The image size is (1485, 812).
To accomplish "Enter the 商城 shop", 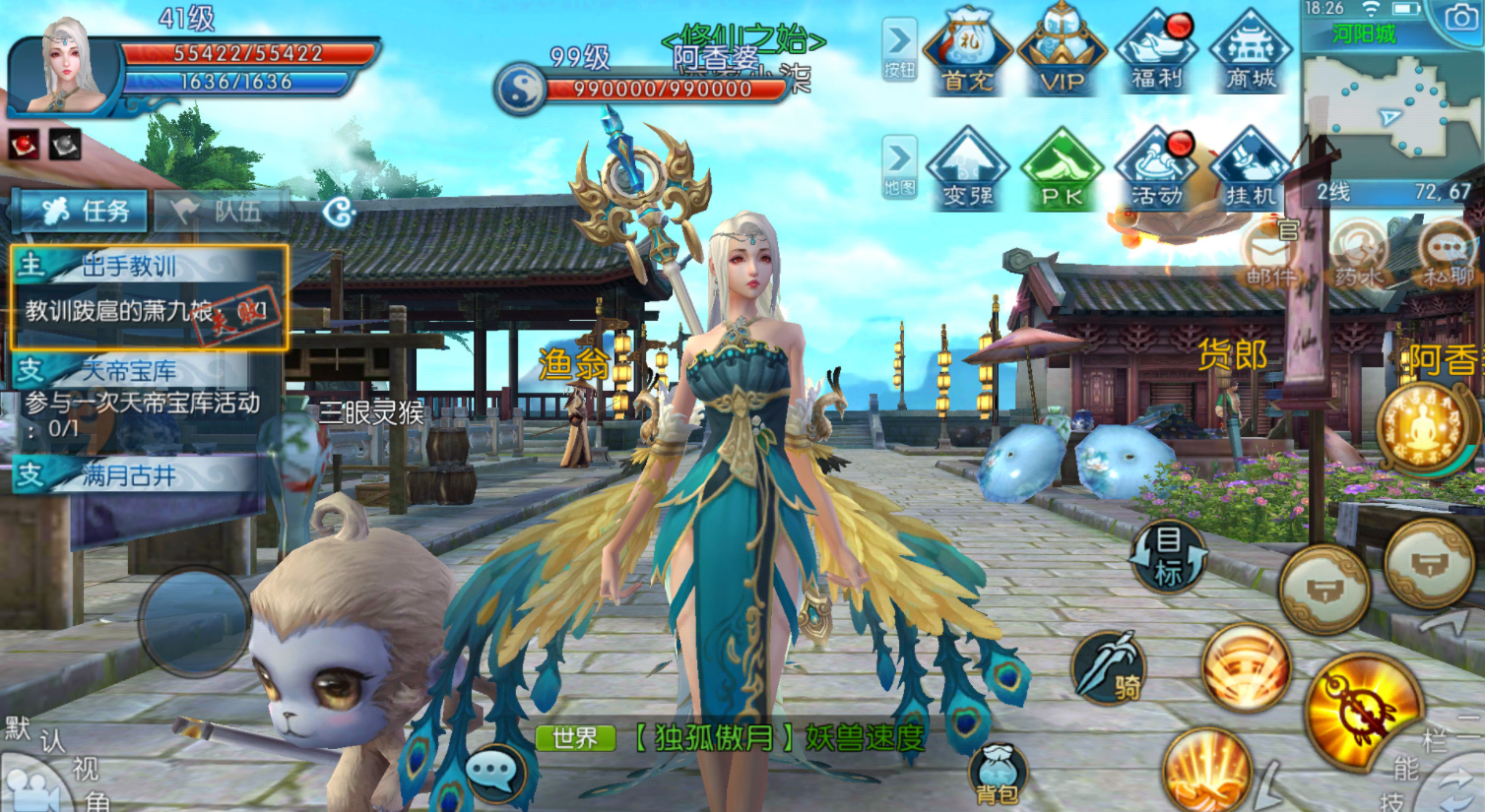I will coord(1251,53).
